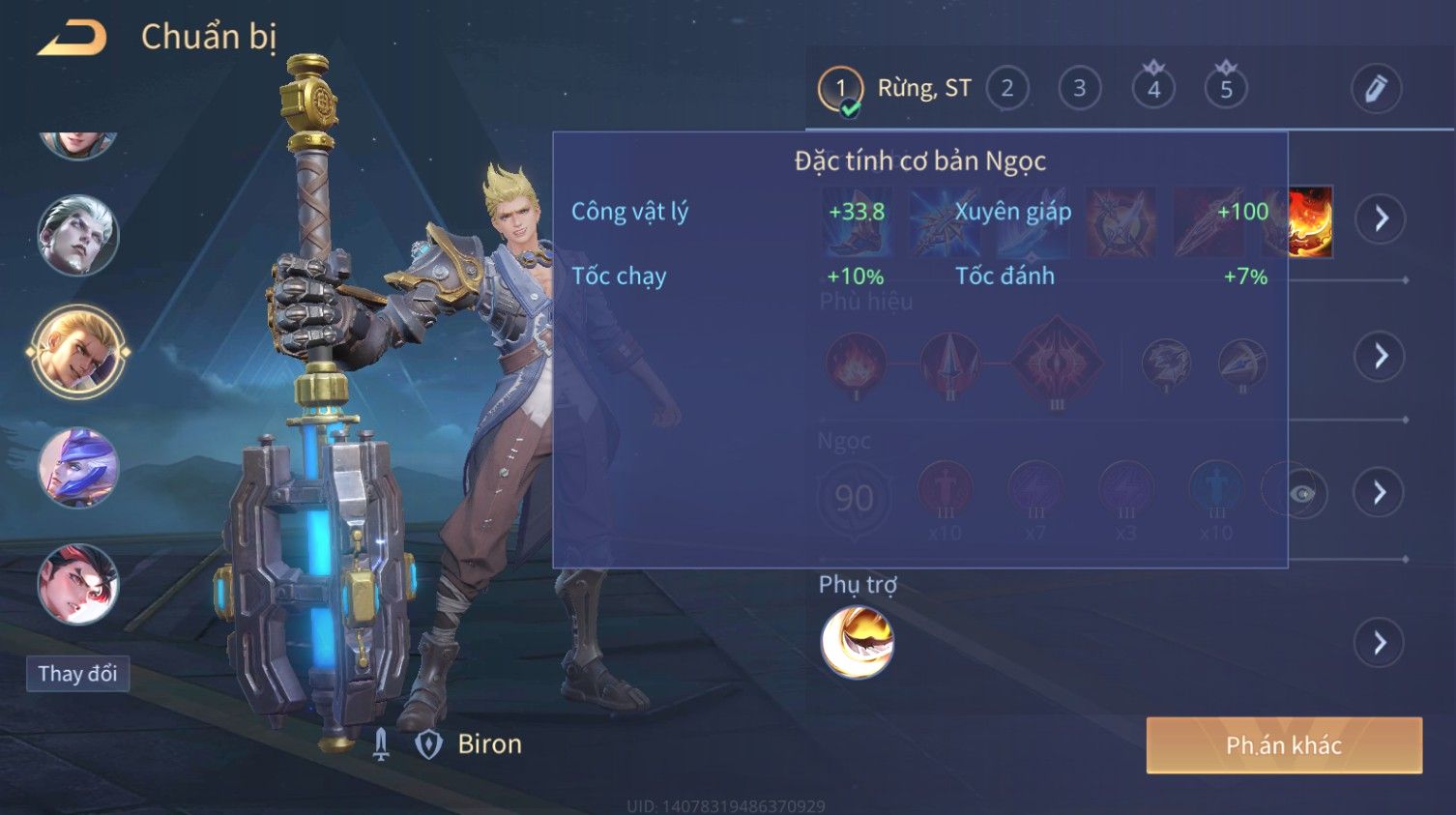Screen dimensions: 1456x815
Task: Open the Phù hiệu badge arrow
Action: coord(1380,357)
